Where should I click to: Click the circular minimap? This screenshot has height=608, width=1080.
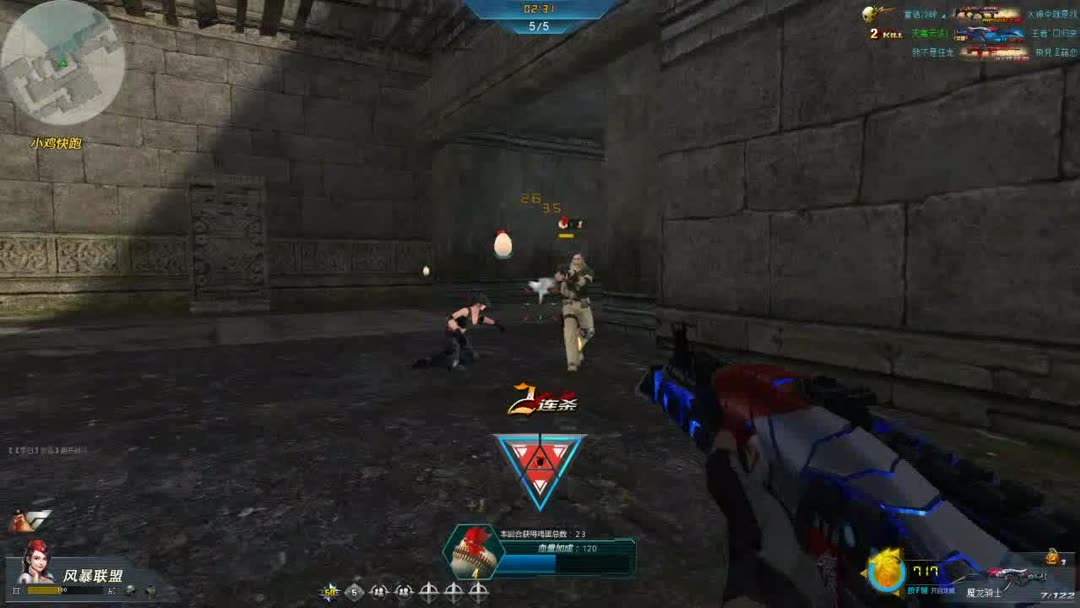pyautogui.click(x=62, y=62)
